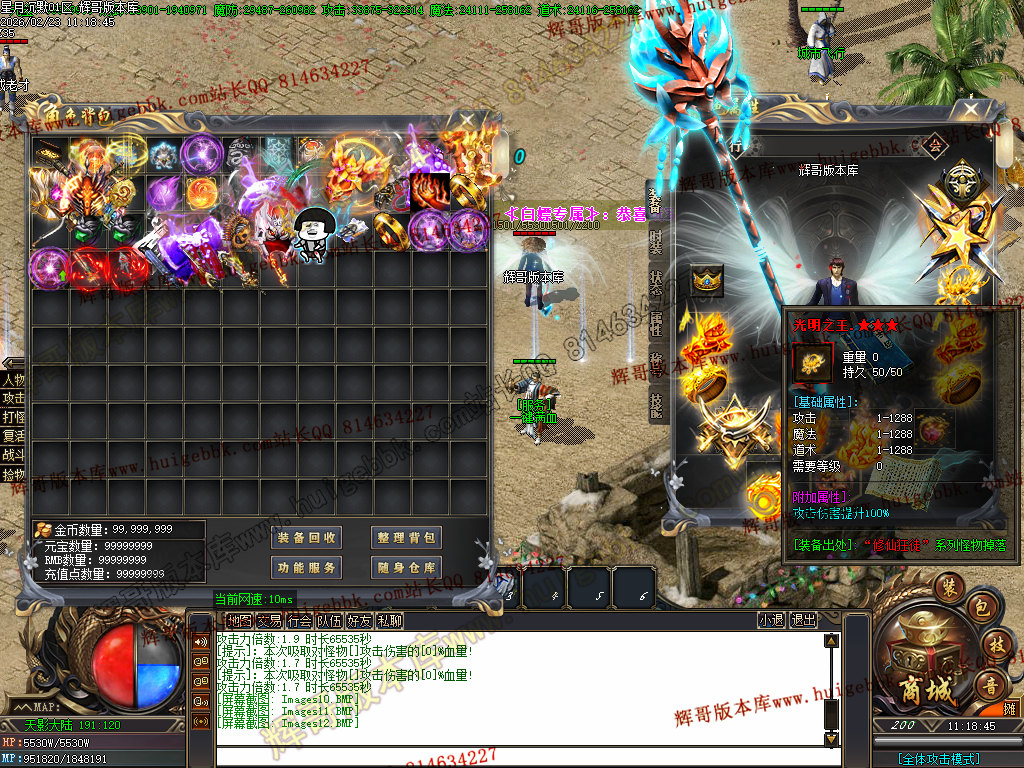Select the 交易 trade chat tab
The width and height of the screenshot is (1024, 768).
(269, 621)
